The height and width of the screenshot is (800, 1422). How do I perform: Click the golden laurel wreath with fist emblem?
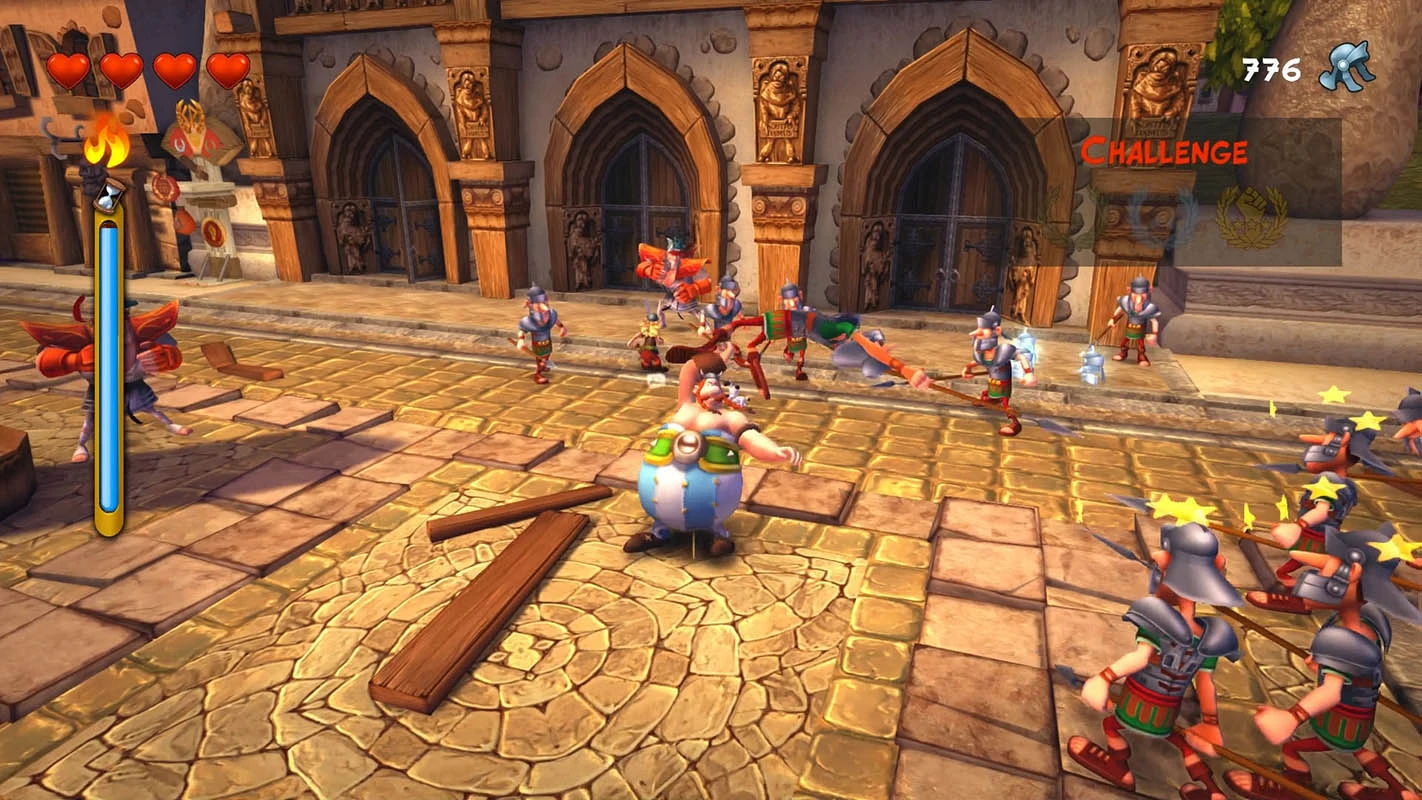(x=1253, y=214)
